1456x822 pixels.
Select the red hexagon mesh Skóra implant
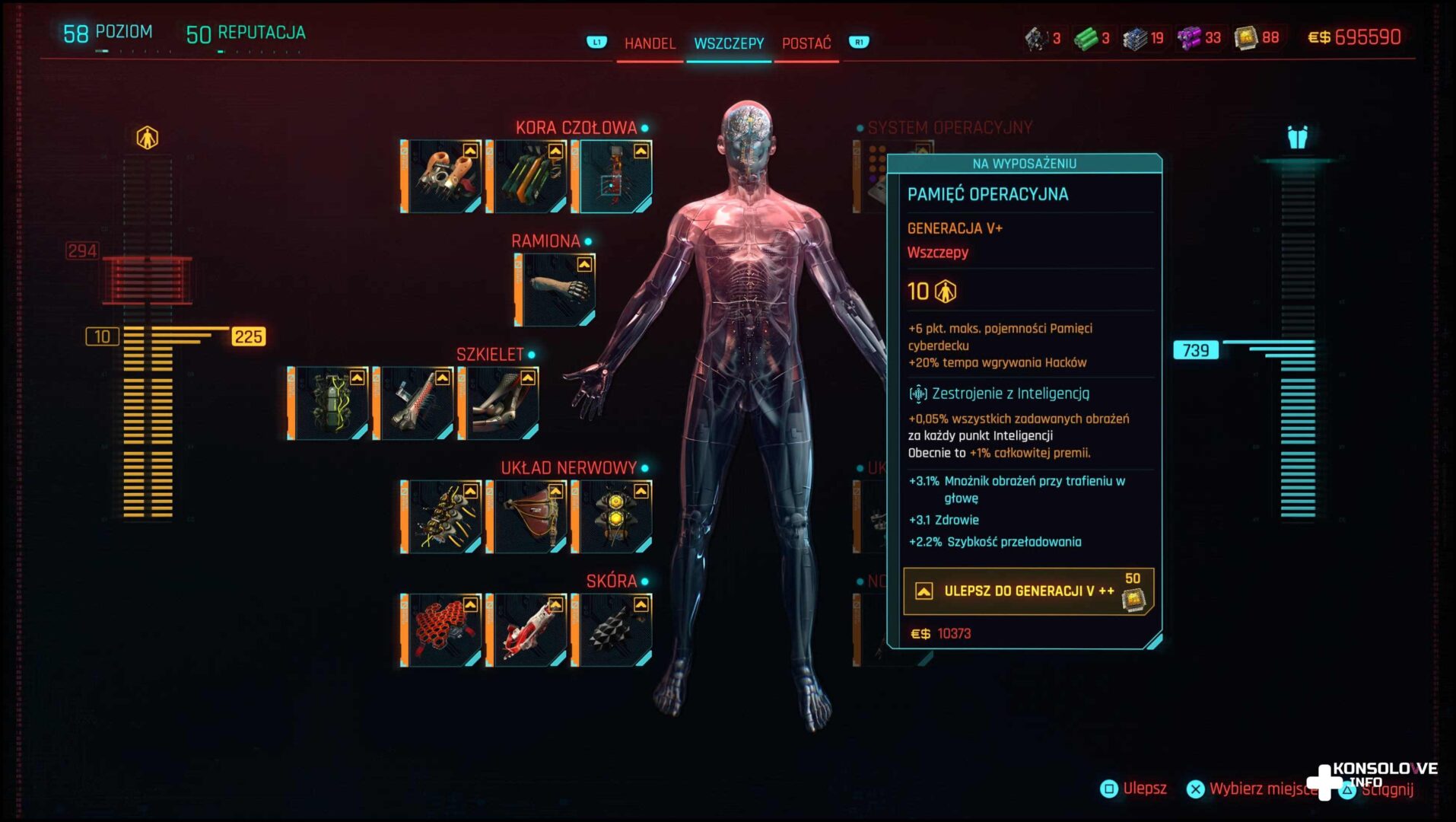pos(441,629)
